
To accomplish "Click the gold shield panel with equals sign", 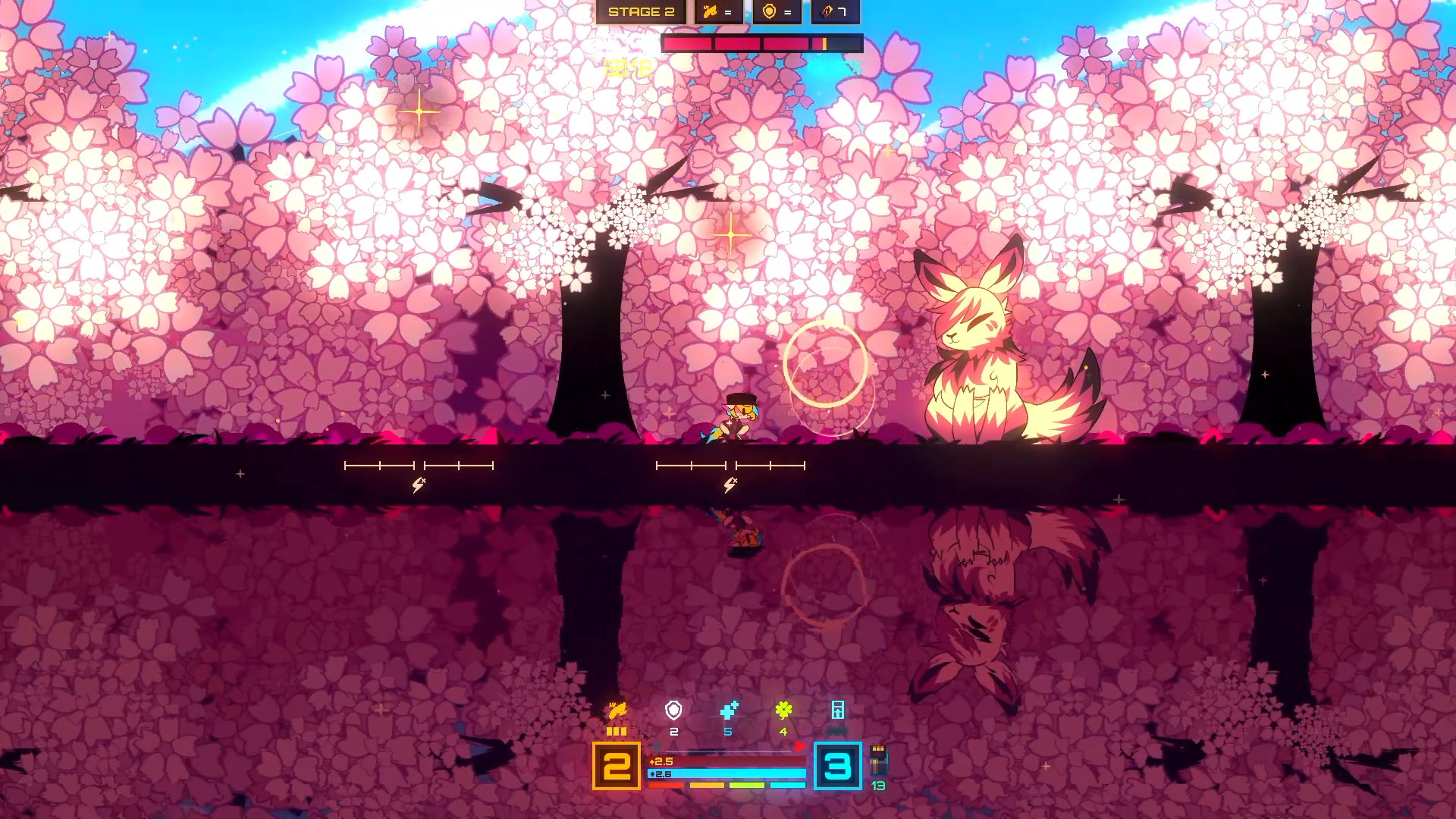I will click(x=777, y=12).
